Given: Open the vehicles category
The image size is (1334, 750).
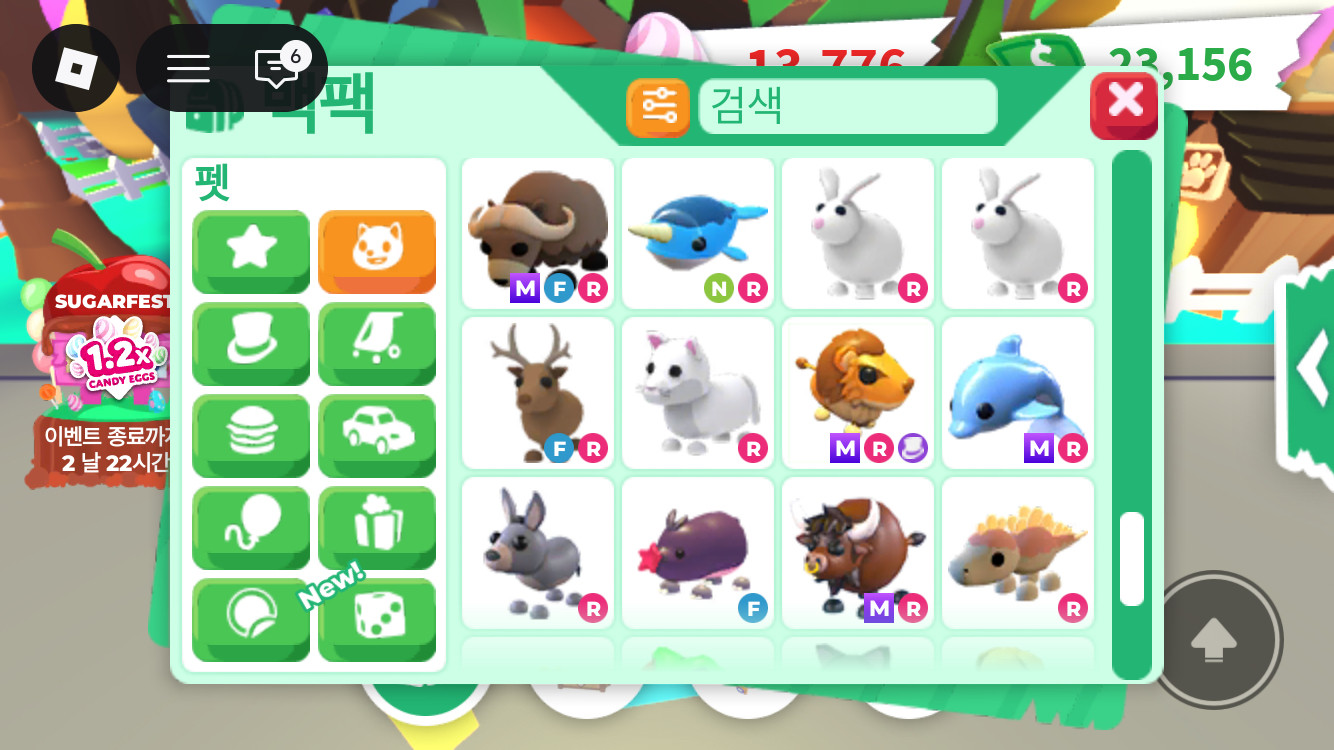Looking at the screenshot, I should point(377,435).
